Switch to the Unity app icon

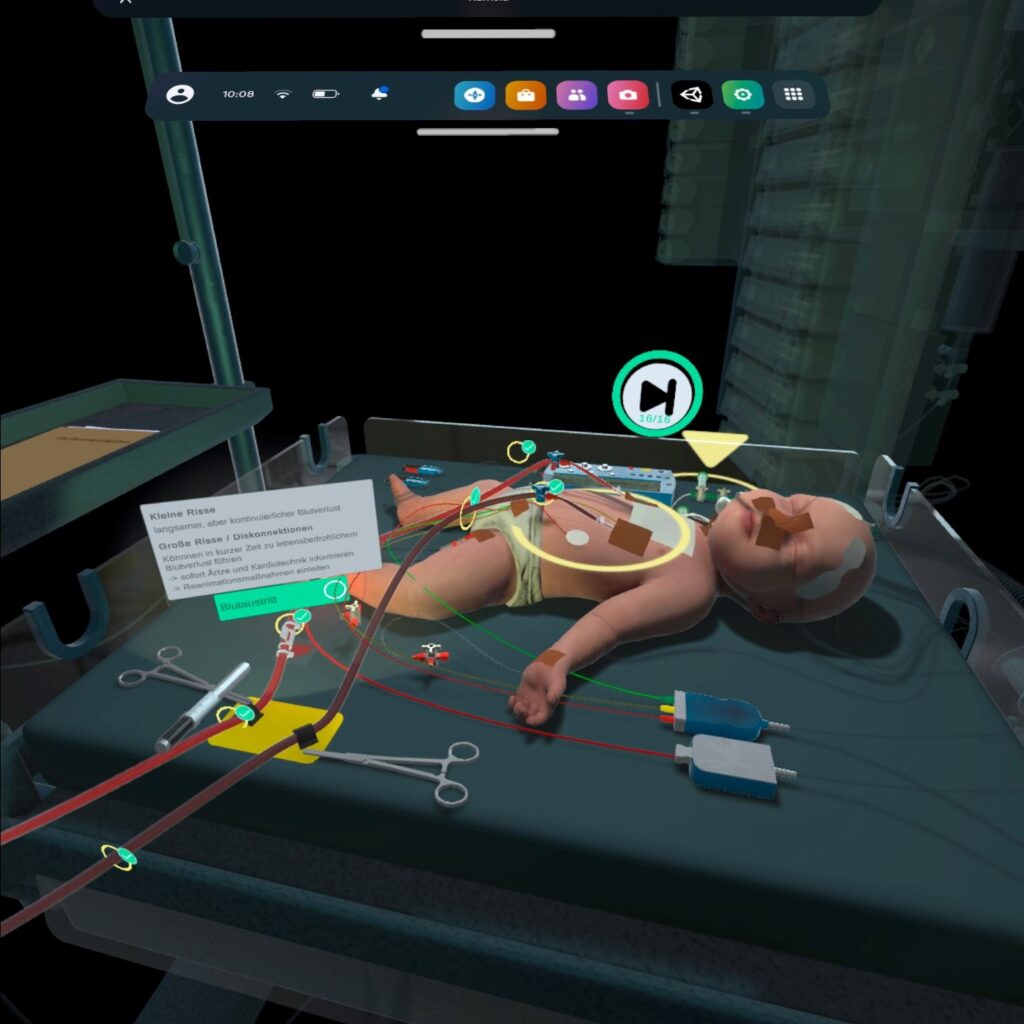point(691,96)
